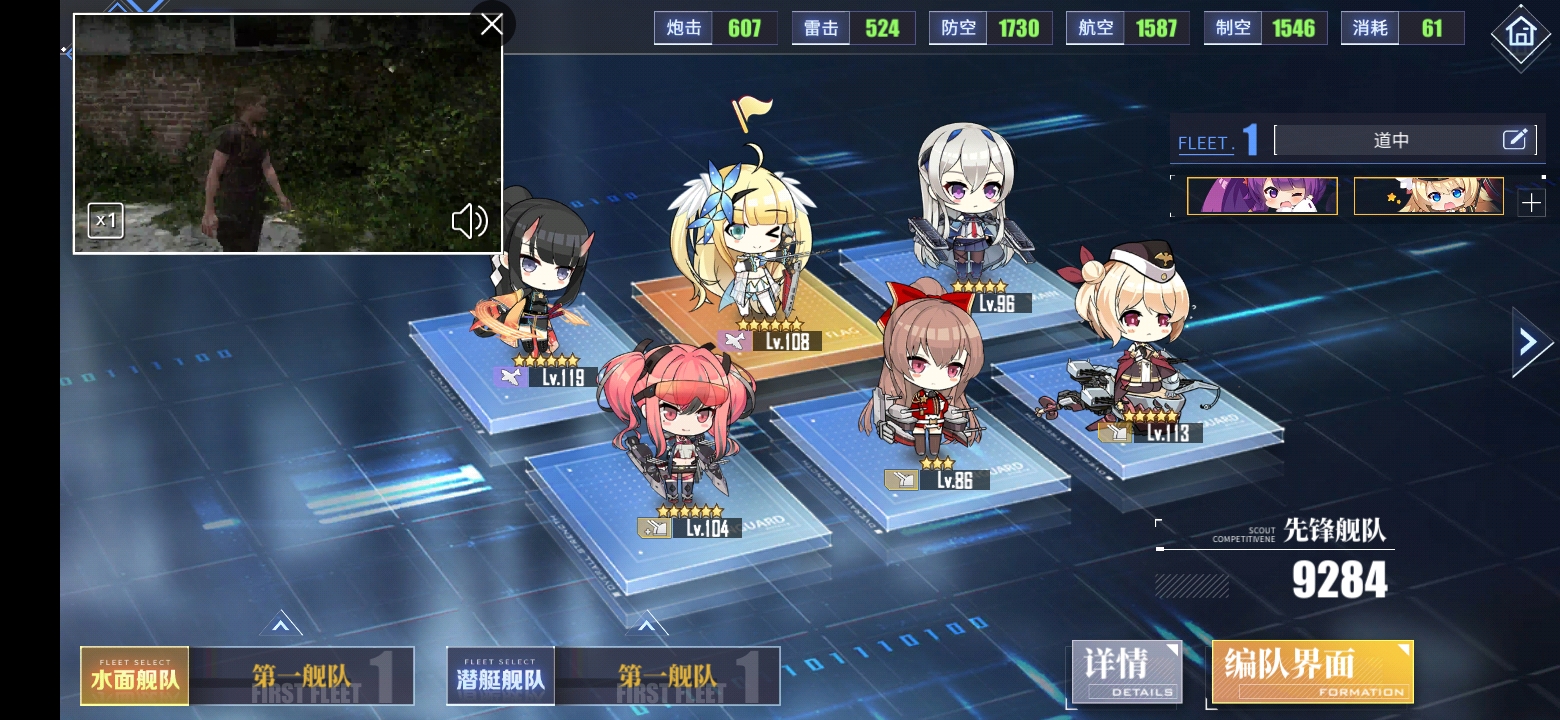Screen dimensions: 1560x720
Task: Expand the chevron above 水面舰队 selector
Action: click(x=281, y=623)
